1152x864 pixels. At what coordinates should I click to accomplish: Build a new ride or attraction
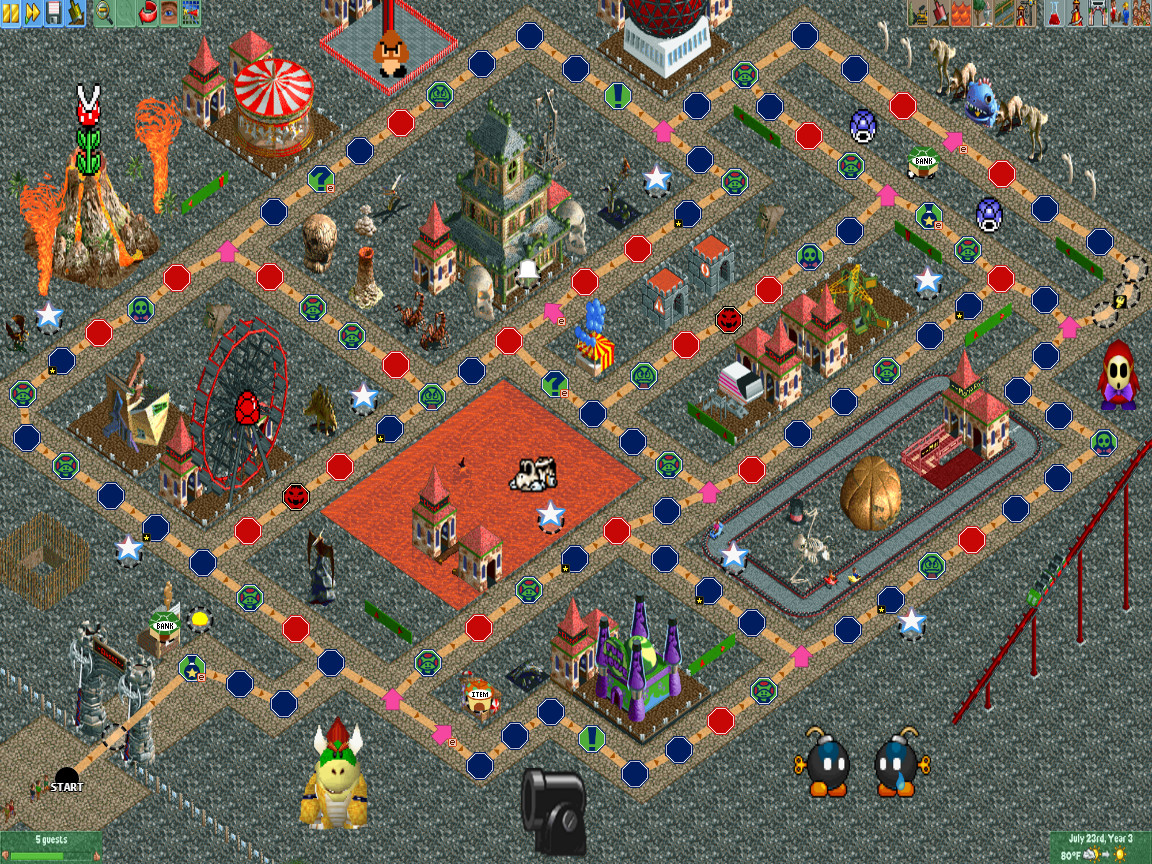1025,13
